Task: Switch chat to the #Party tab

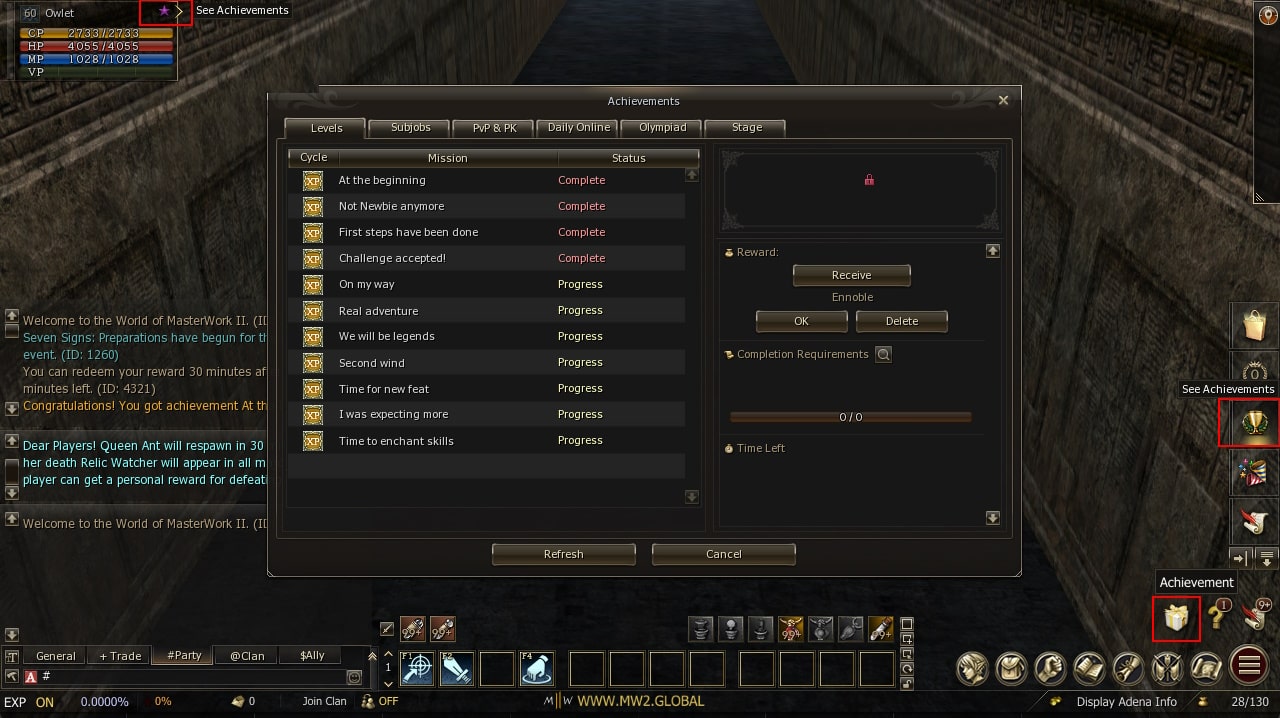Action: point(184,656)
